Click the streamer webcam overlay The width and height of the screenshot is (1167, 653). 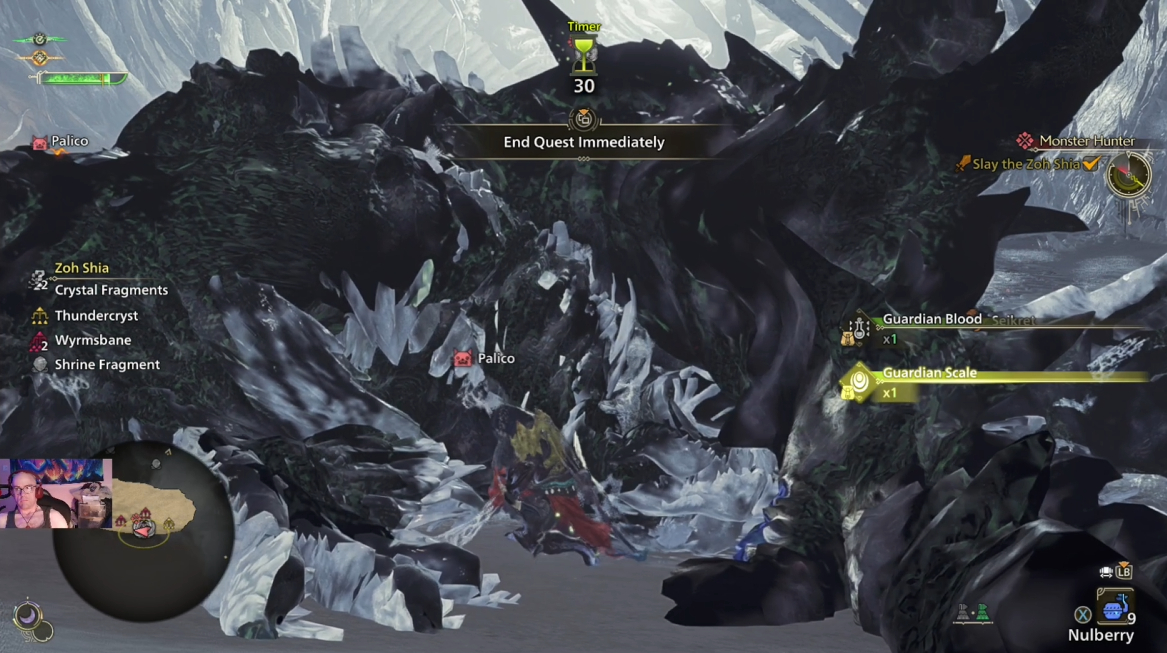tap(56, 493)
